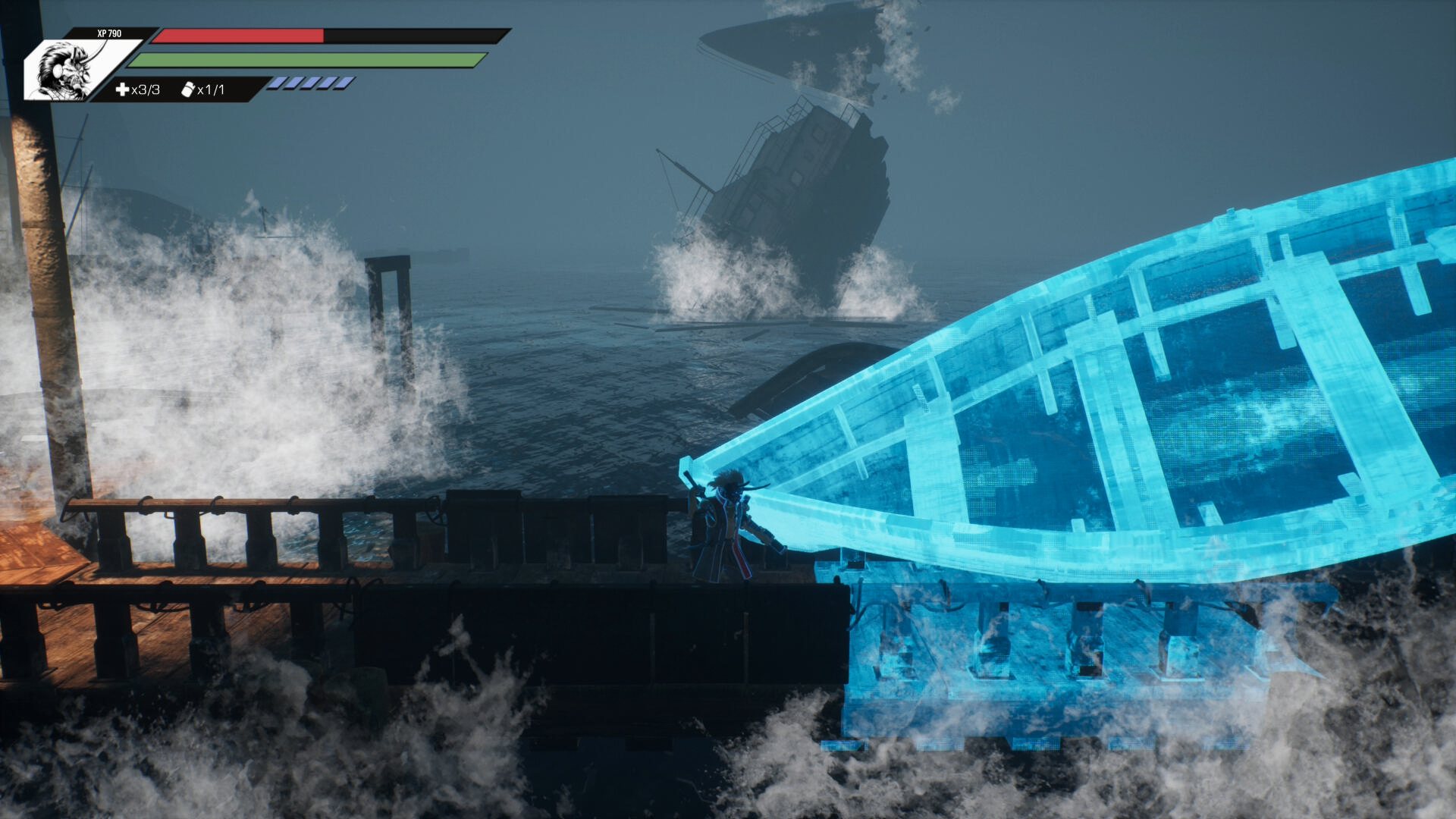Select the canister item icon
Screen dimensions: 1456x819
(x=188, y=89)
